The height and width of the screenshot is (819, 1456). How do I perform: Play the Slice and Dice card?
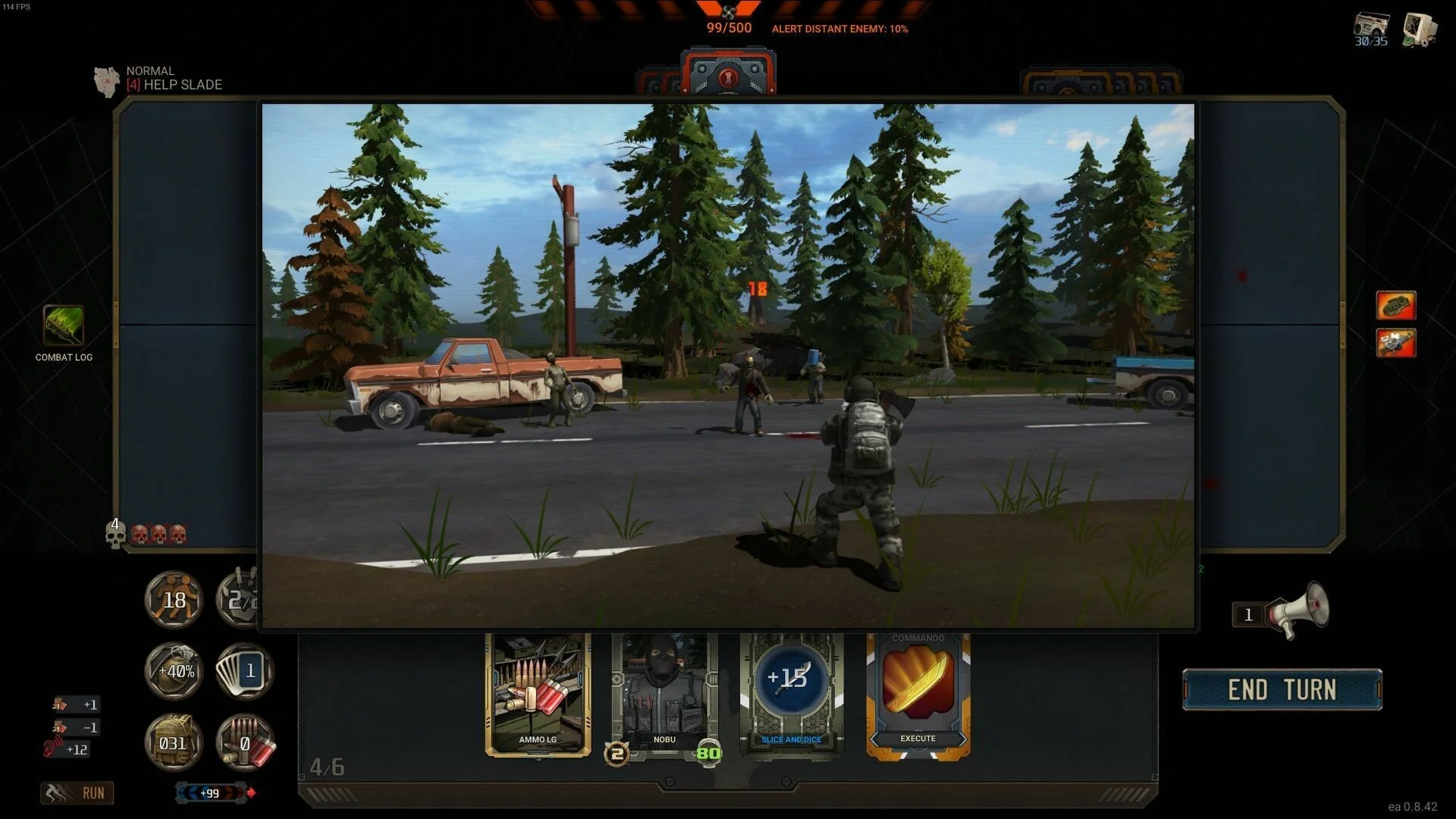[791, 694]
